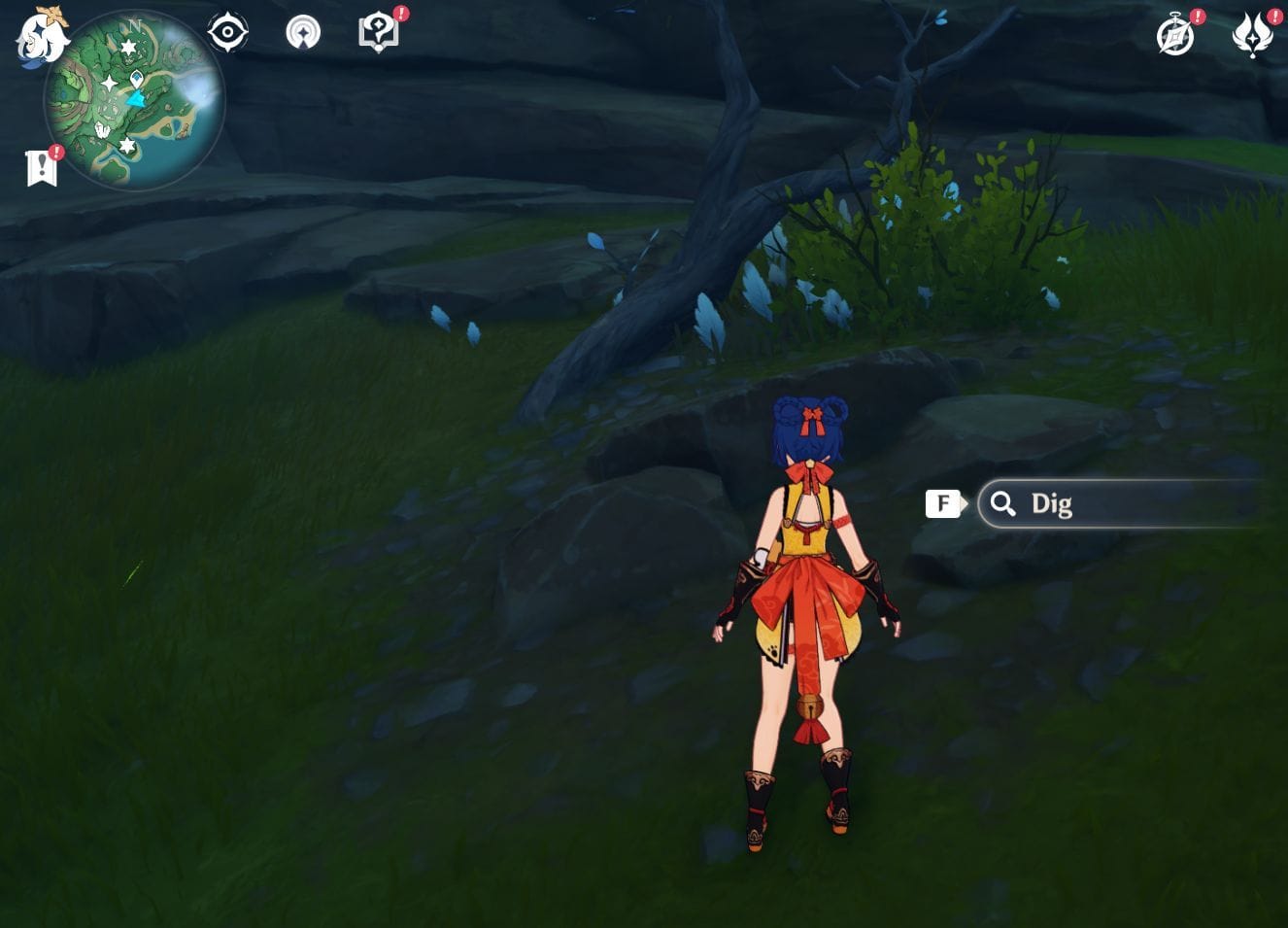Open the wish banner arch icon

point(303,33)
